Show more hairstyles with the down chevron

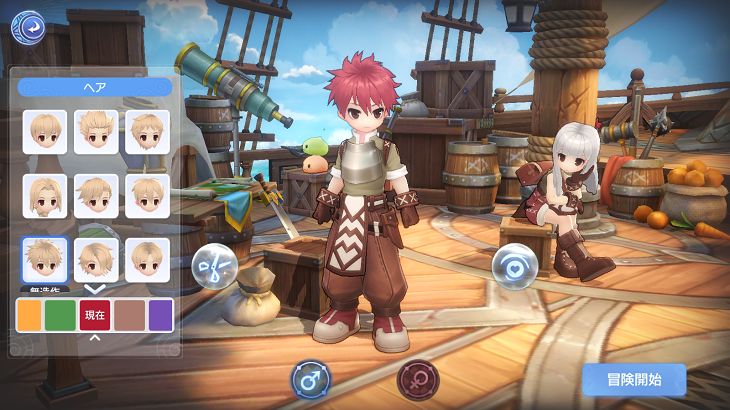(95, 288)
